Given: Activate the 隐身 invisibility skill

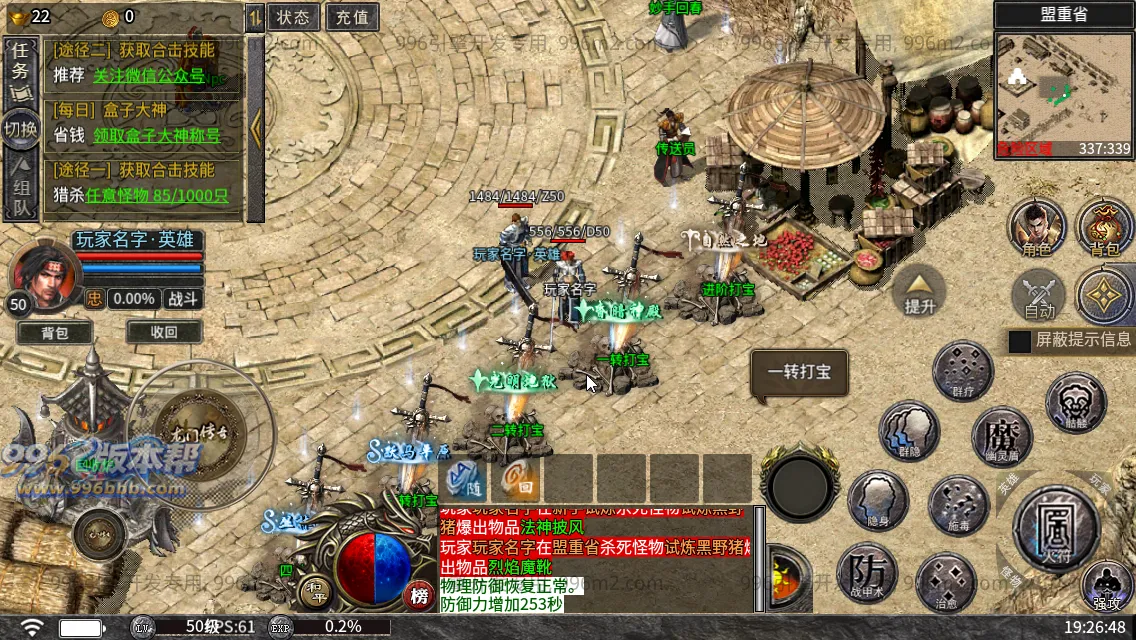Looking at the screenshot, I should [x=878, y=501].
